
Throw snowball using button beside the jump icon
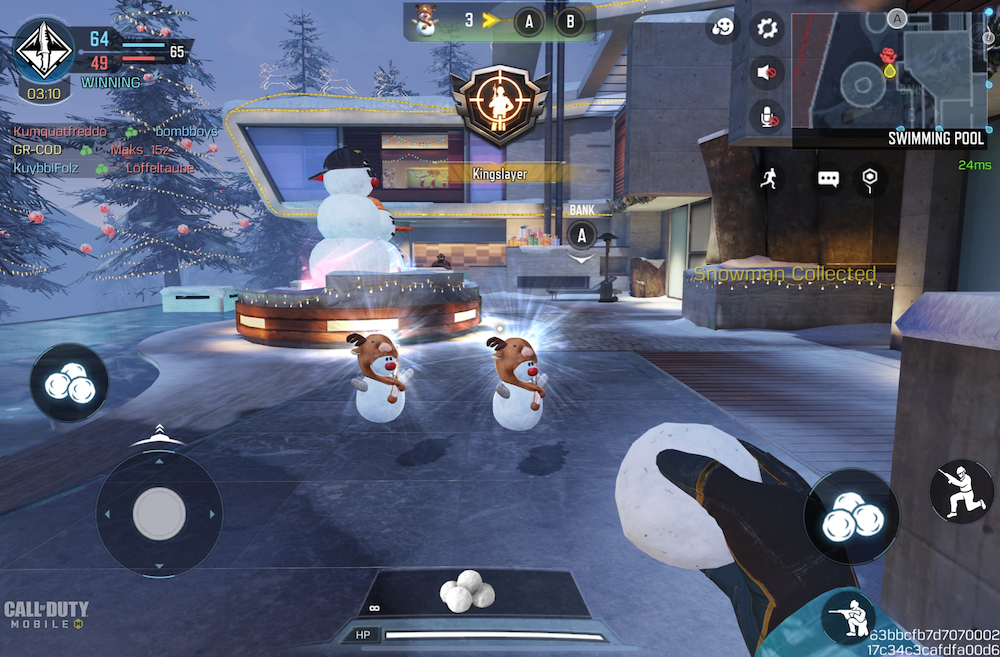coord(852,518)
